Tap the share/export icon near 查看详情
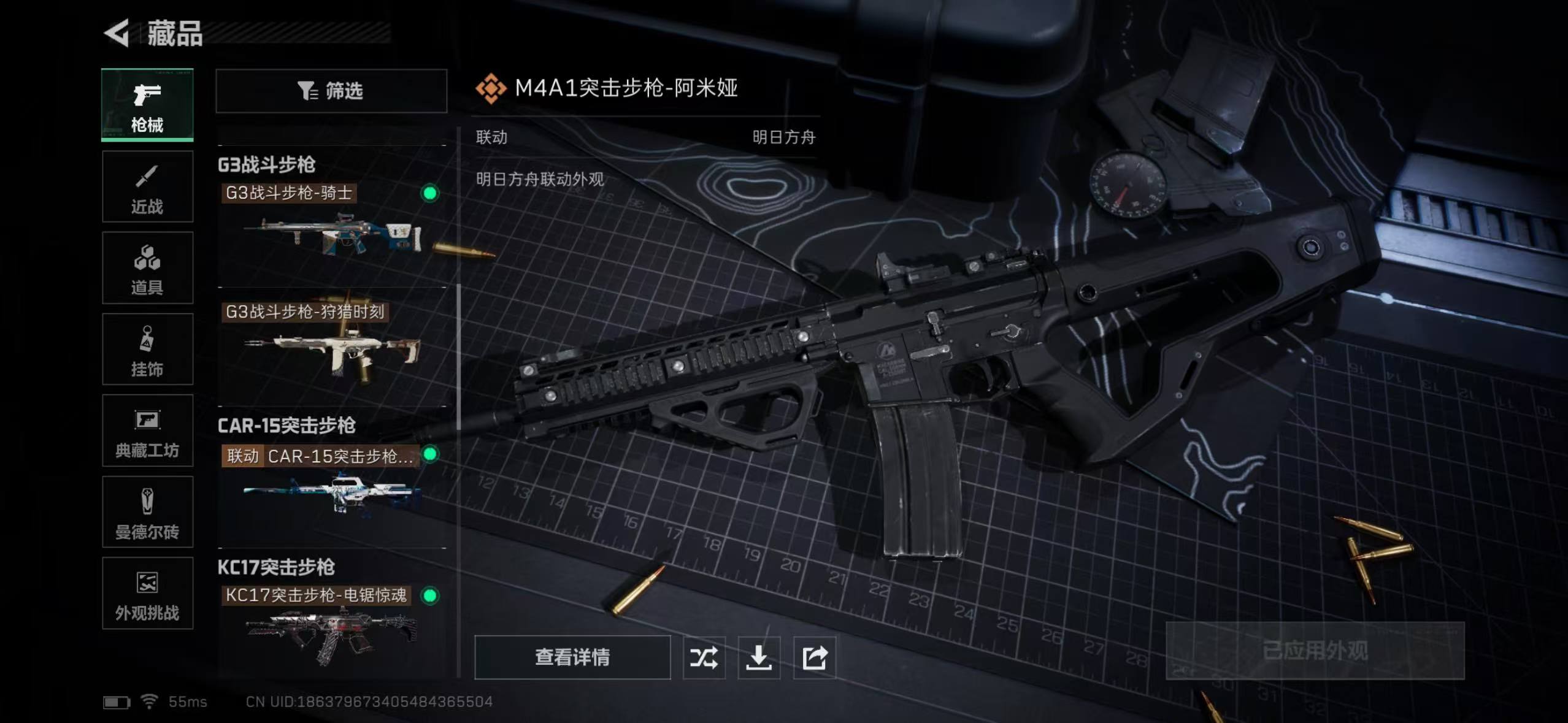1568x723 pixels. click(815, 657)
